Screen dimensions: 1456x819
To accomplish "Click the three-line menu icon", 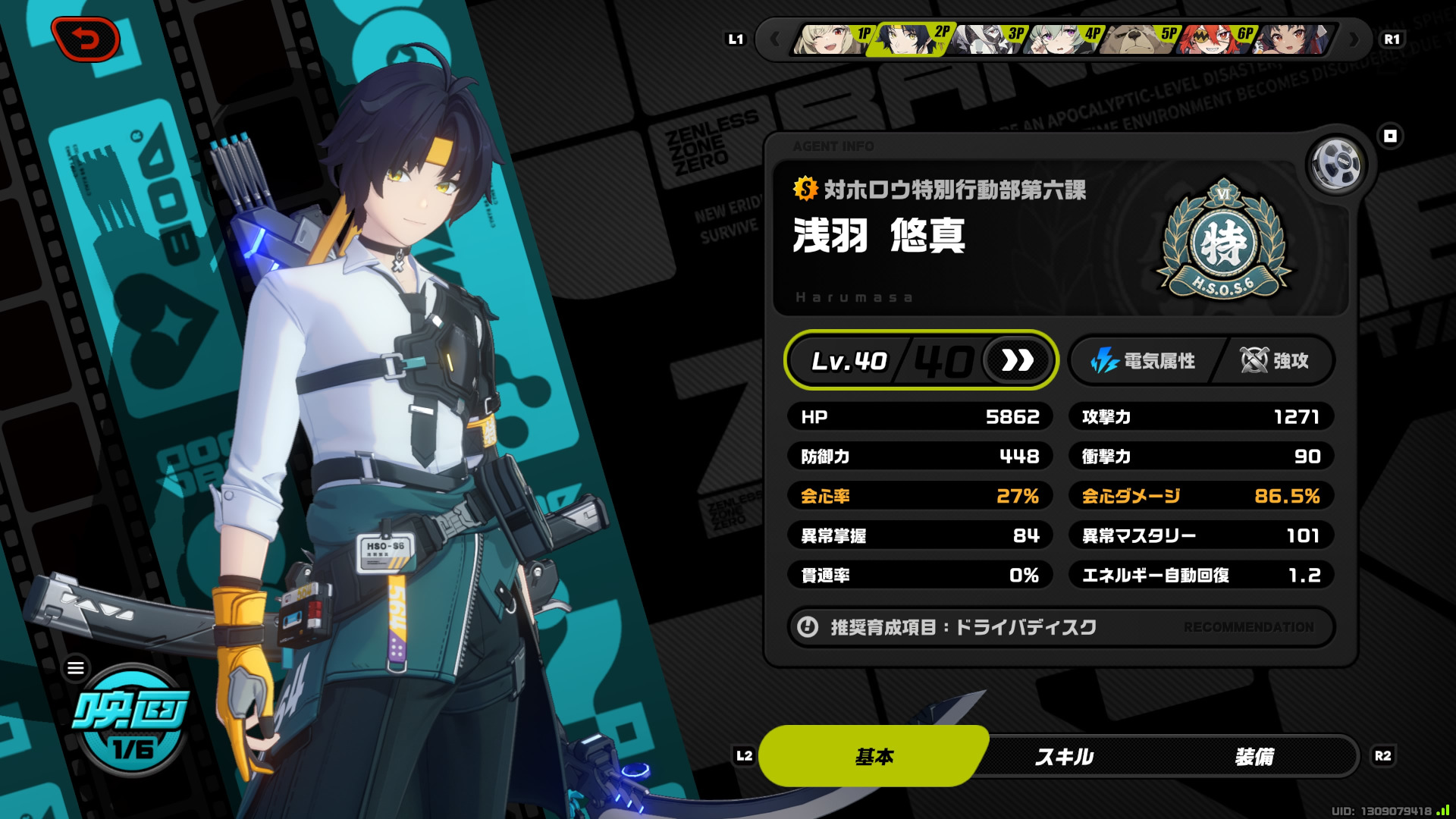I will 76,668.
